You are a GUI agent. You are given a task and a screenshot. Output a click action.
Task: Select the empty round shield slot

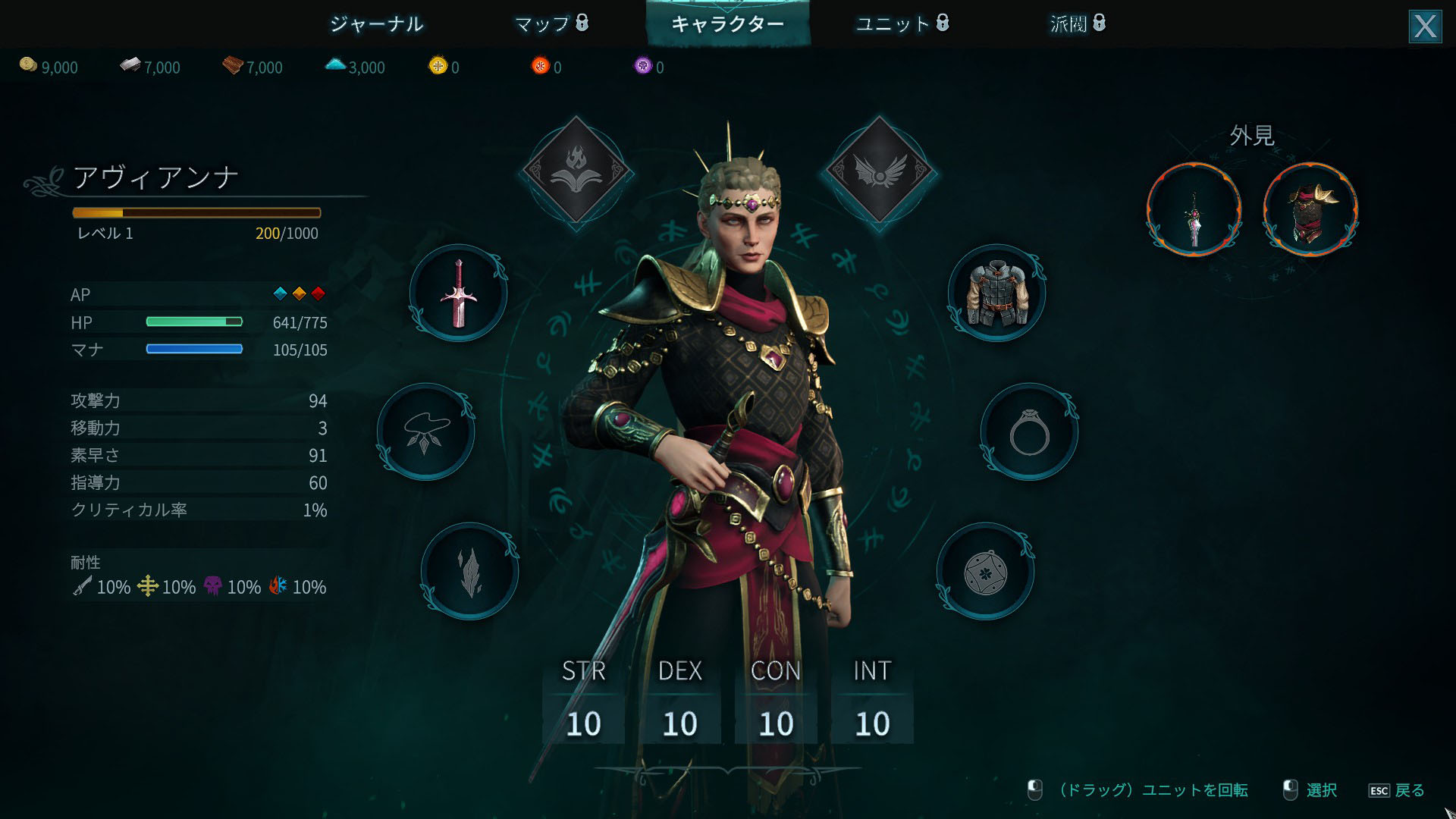[x=985, y=572]
